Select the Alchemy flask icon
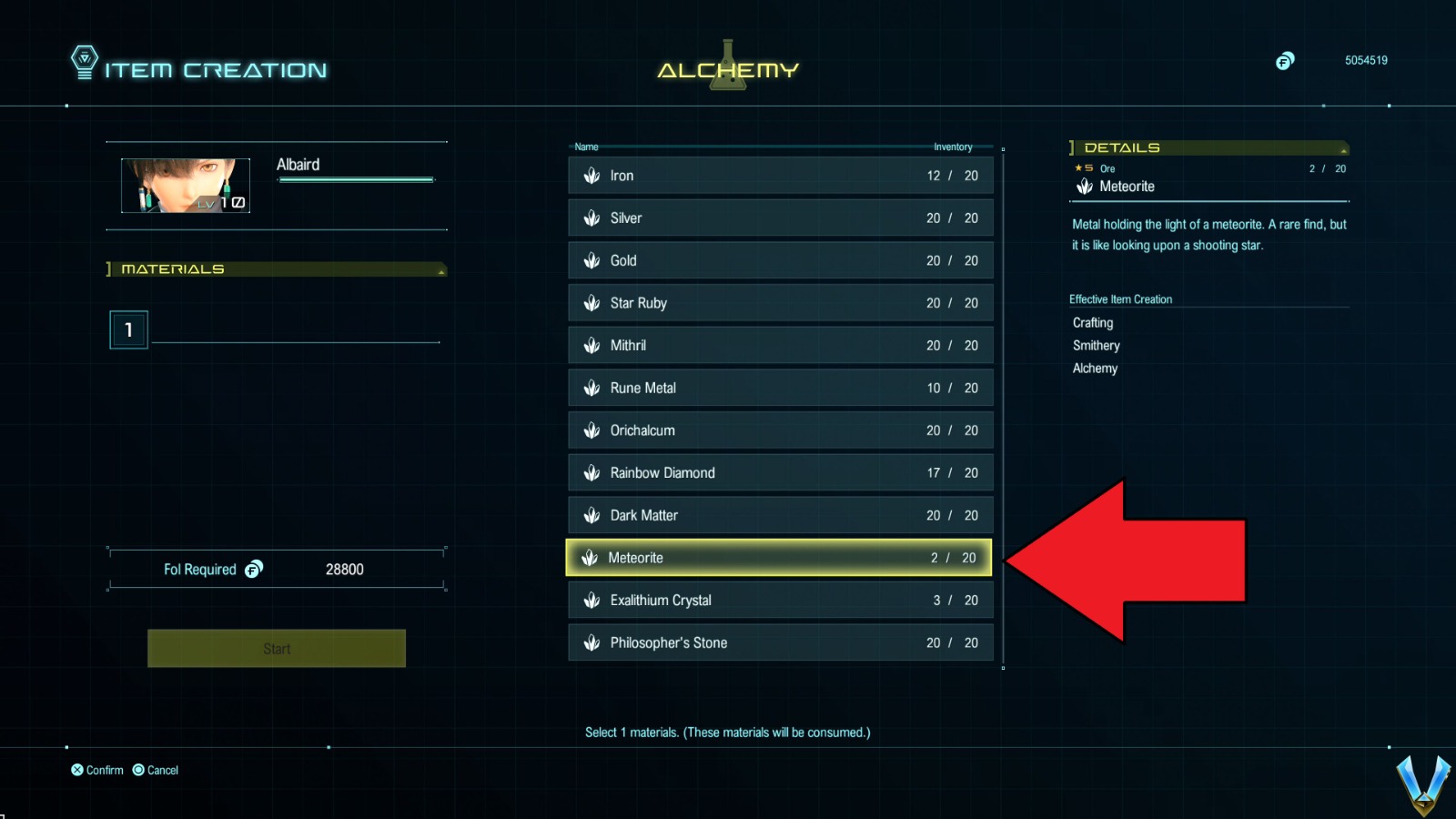The height and width of the screenshot is (819, 1456). coord(726,65)
